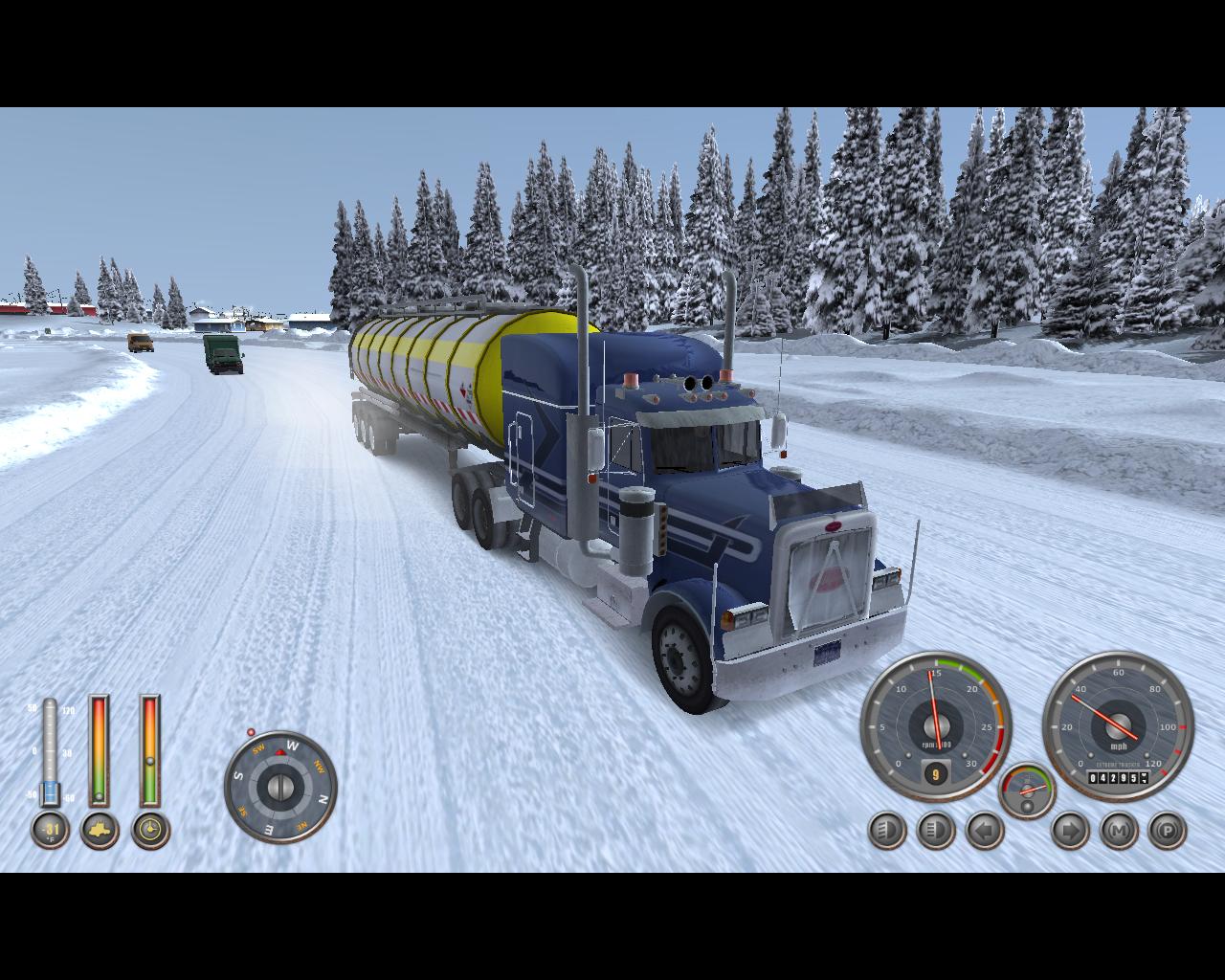1225x980 pixels.
Task: Activate the left turn signal arrow
Action: tap(985, 830)
